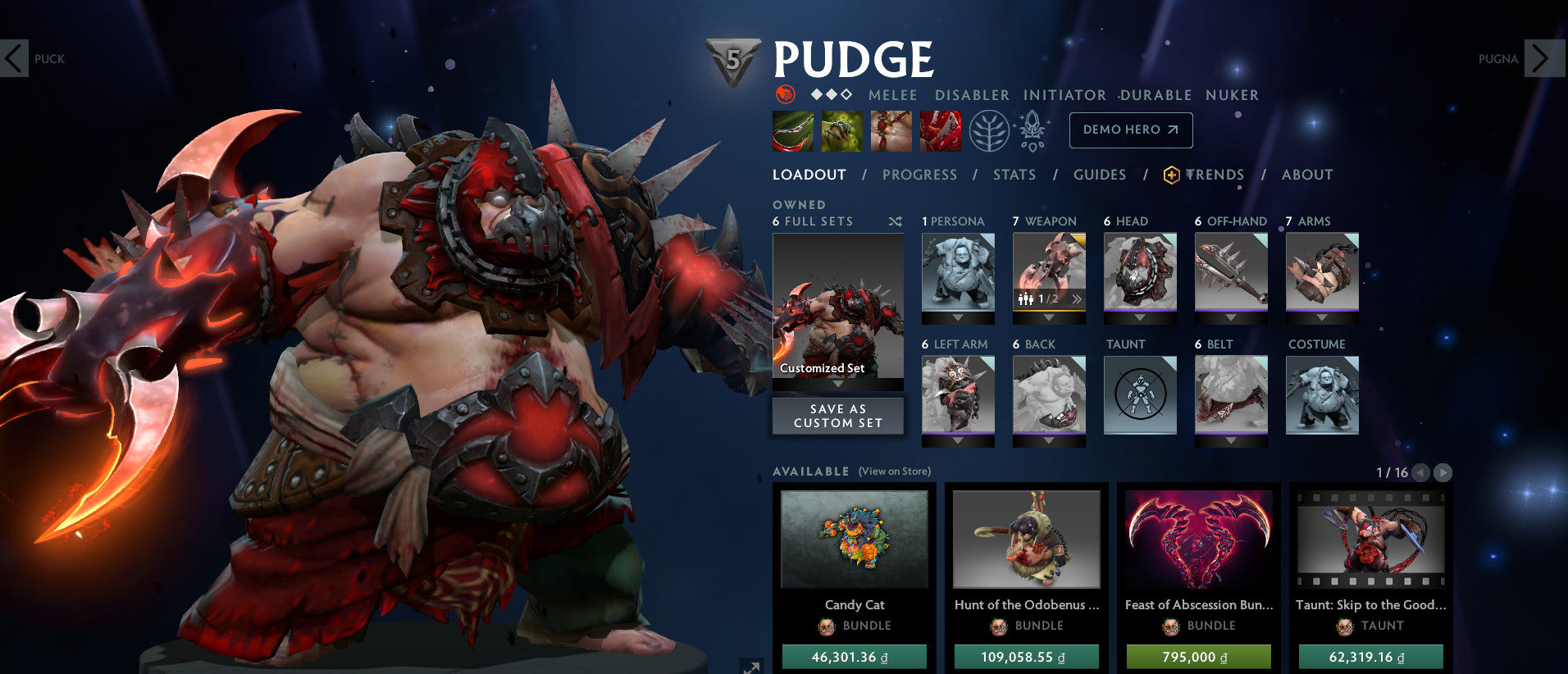Image resolution: width=1568 pixels, height=674 pixels.
Task: Cycle weapon style using the double-arrow toggle
Action: click(1076, 301)
